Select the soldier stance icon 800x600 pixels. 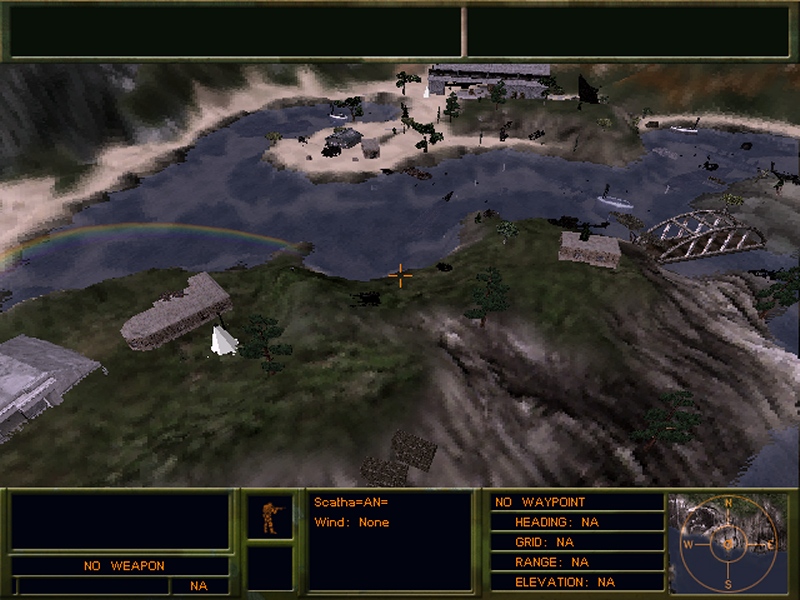pyautogui.click(x=270, y=516)
